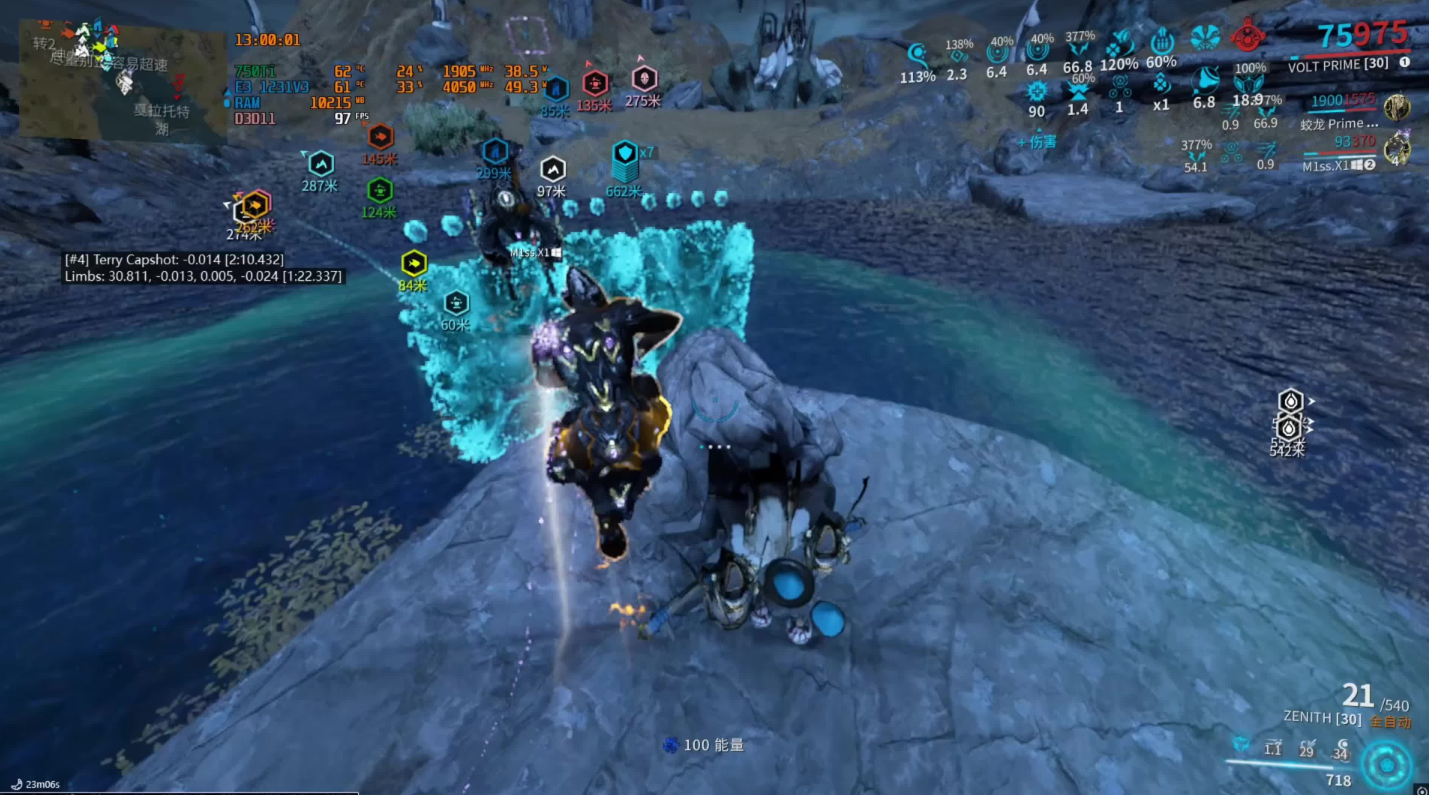Click the 60% power-gauge buff icon

(x=1161, y=42)
